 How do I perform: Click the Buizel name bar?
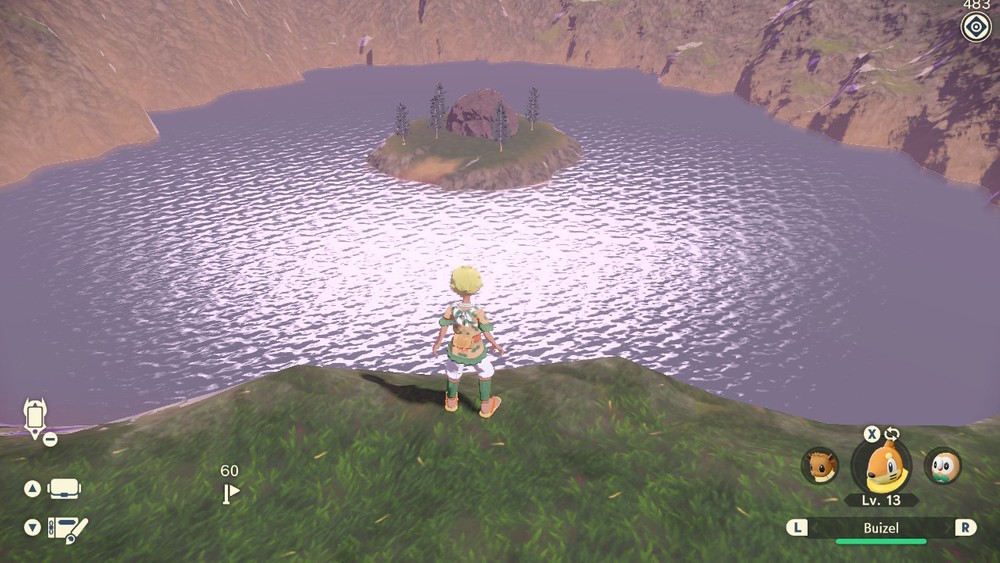[x=881, y=527]
